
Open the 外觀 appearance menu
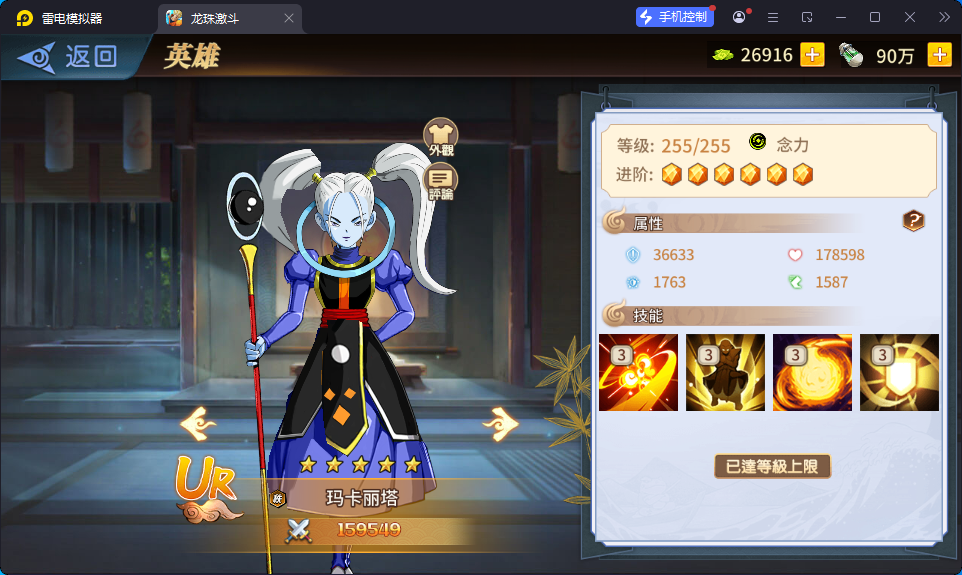[441, 138]
